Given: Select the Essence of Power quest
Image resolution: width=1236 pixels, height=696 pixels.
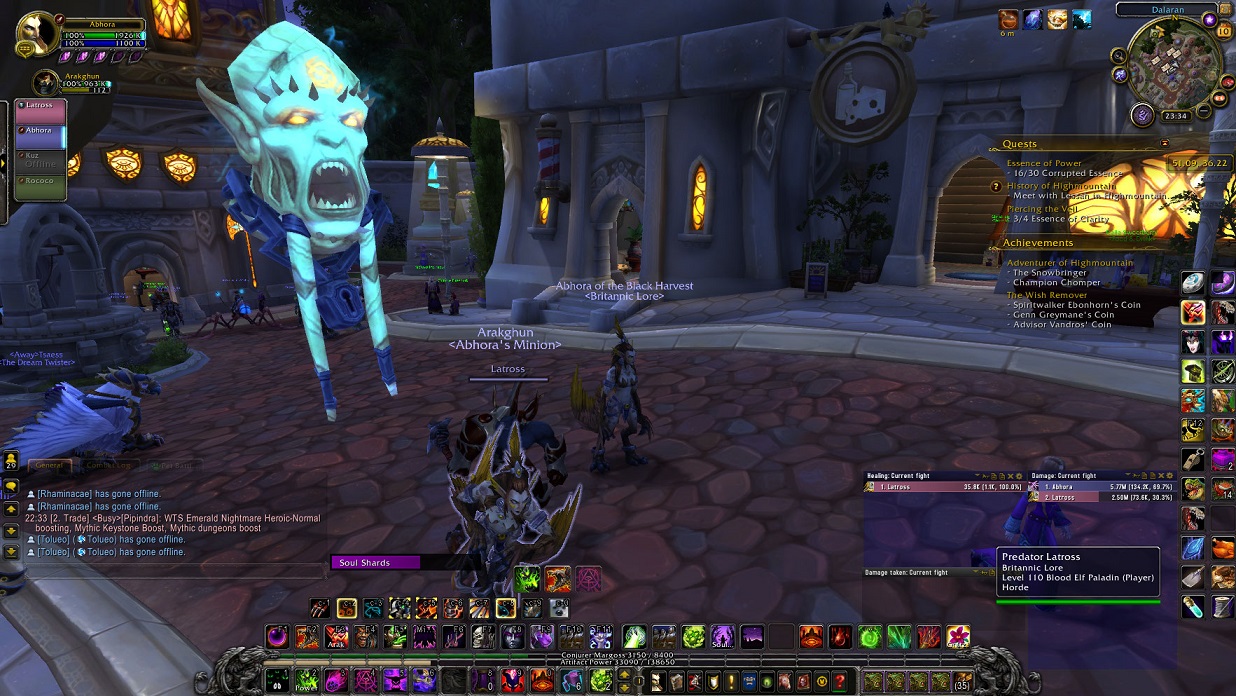Looking at the screenshot, I should tap(1044, 163).
